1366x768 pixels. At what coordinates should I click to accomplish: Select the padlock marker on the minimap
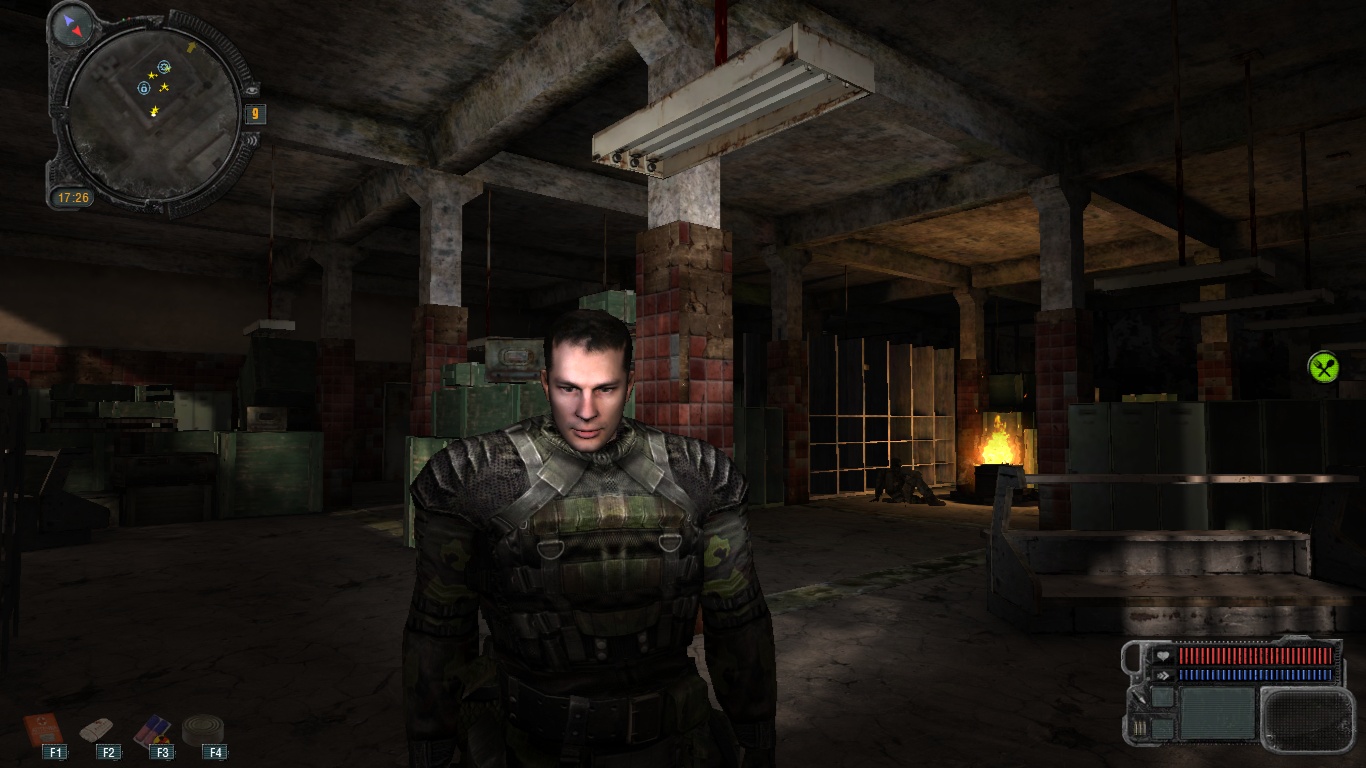(x=144, y=88)
